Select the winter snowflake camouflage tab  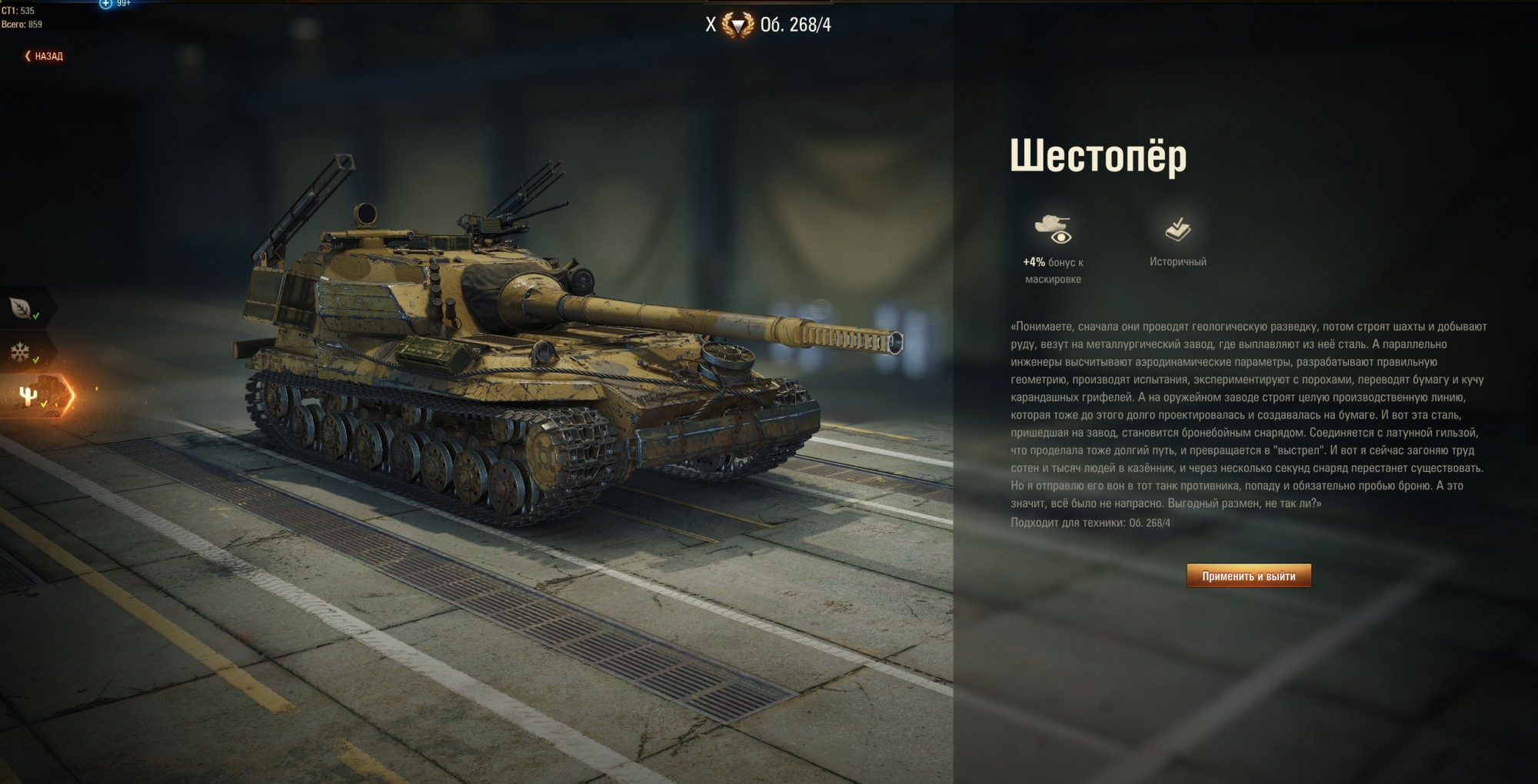[21, 352]
